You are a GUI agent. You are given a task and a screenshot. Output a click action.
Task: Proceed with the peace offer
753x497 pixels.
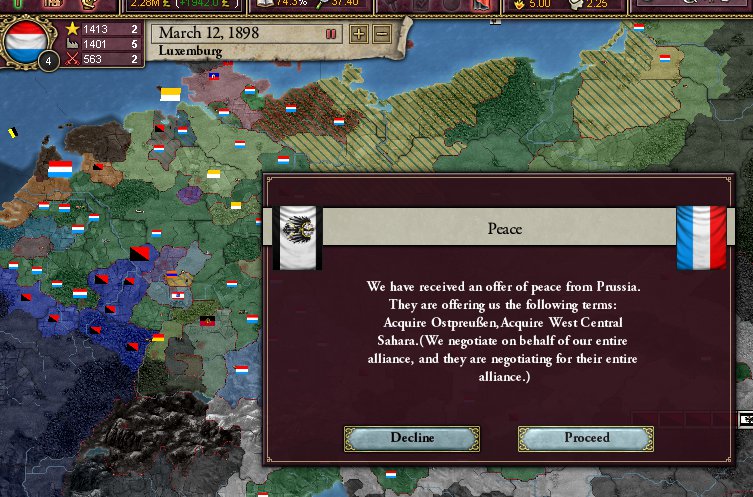(586, 438)
